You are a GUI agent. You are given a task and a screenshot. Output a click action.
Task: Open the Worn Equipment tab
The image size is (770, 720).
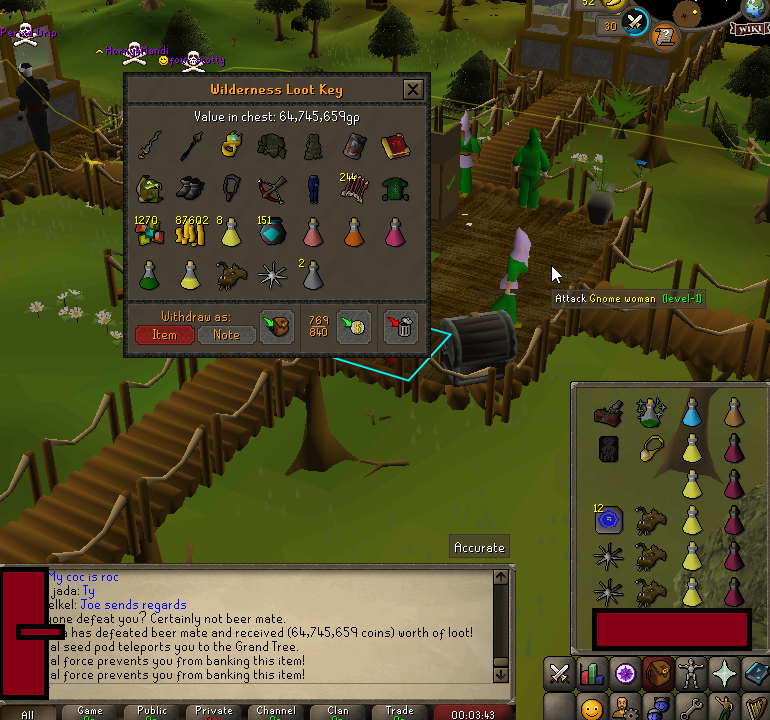pos(691,673)
